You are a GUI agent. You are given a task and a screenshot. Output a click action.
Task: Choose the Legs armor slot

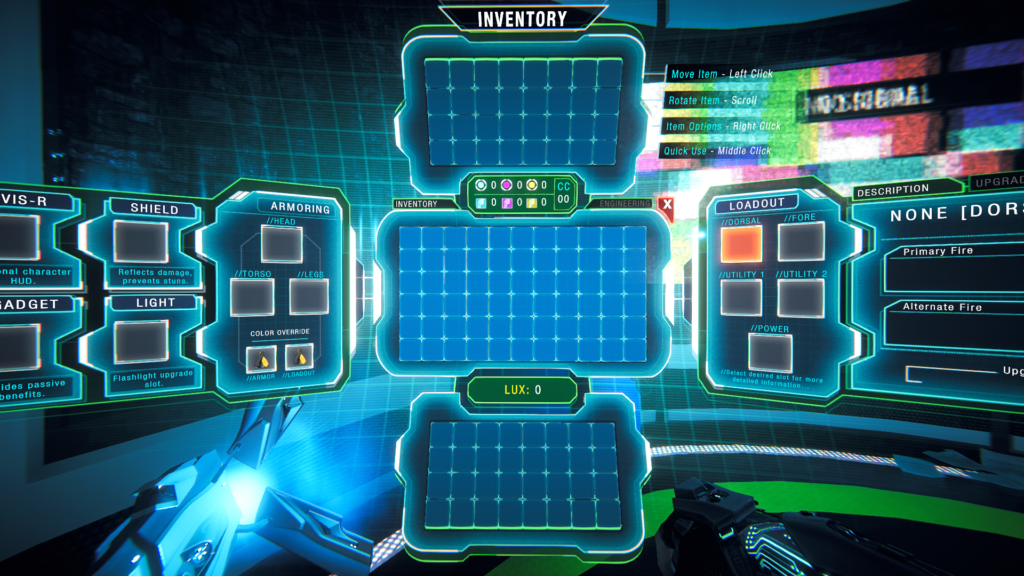tap(309, 296)
